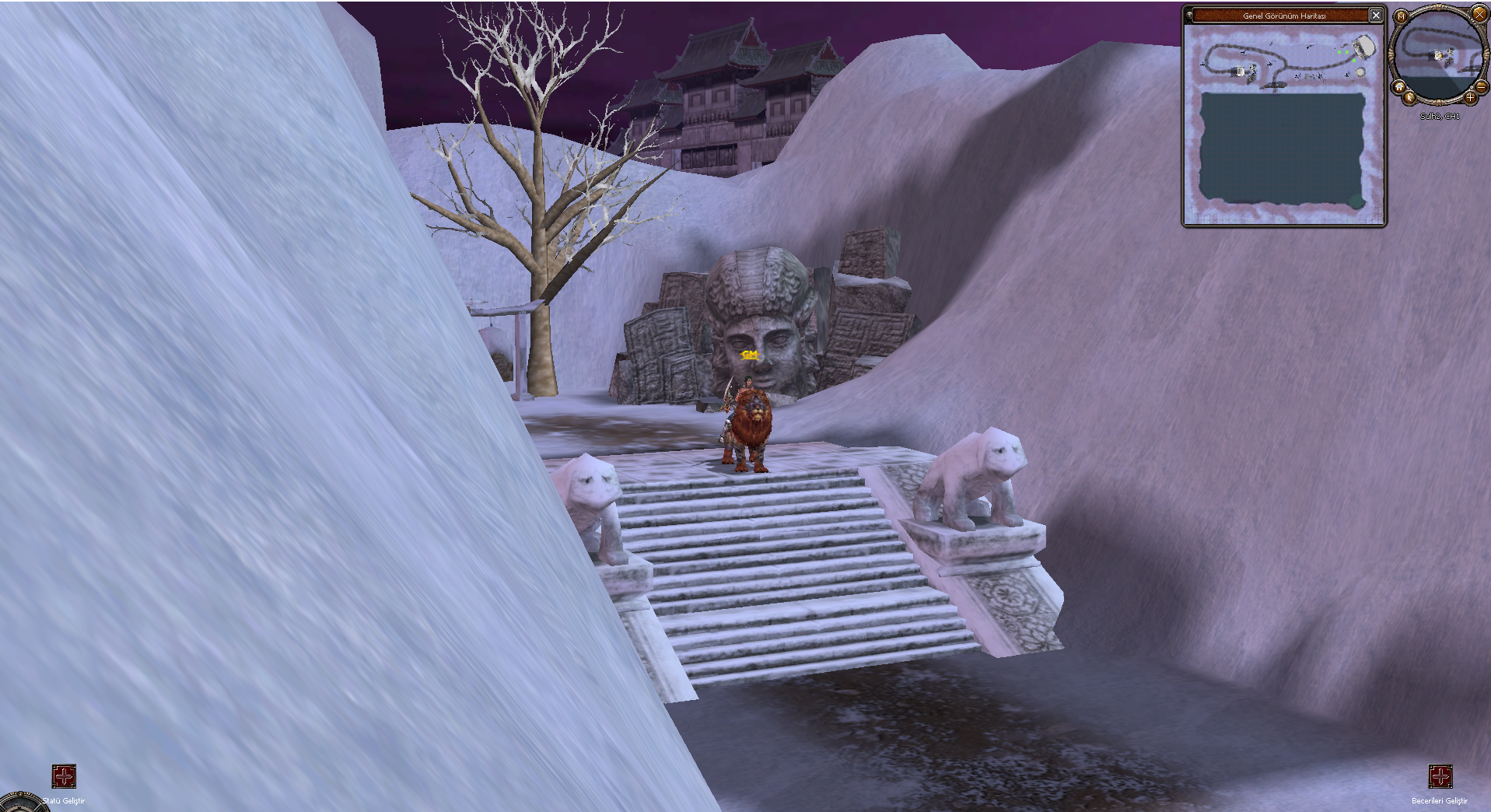Close the Genel Görünüm Haritası window
The image size is (1491, 812).
pyautogui.click(x=1376, y=15)
